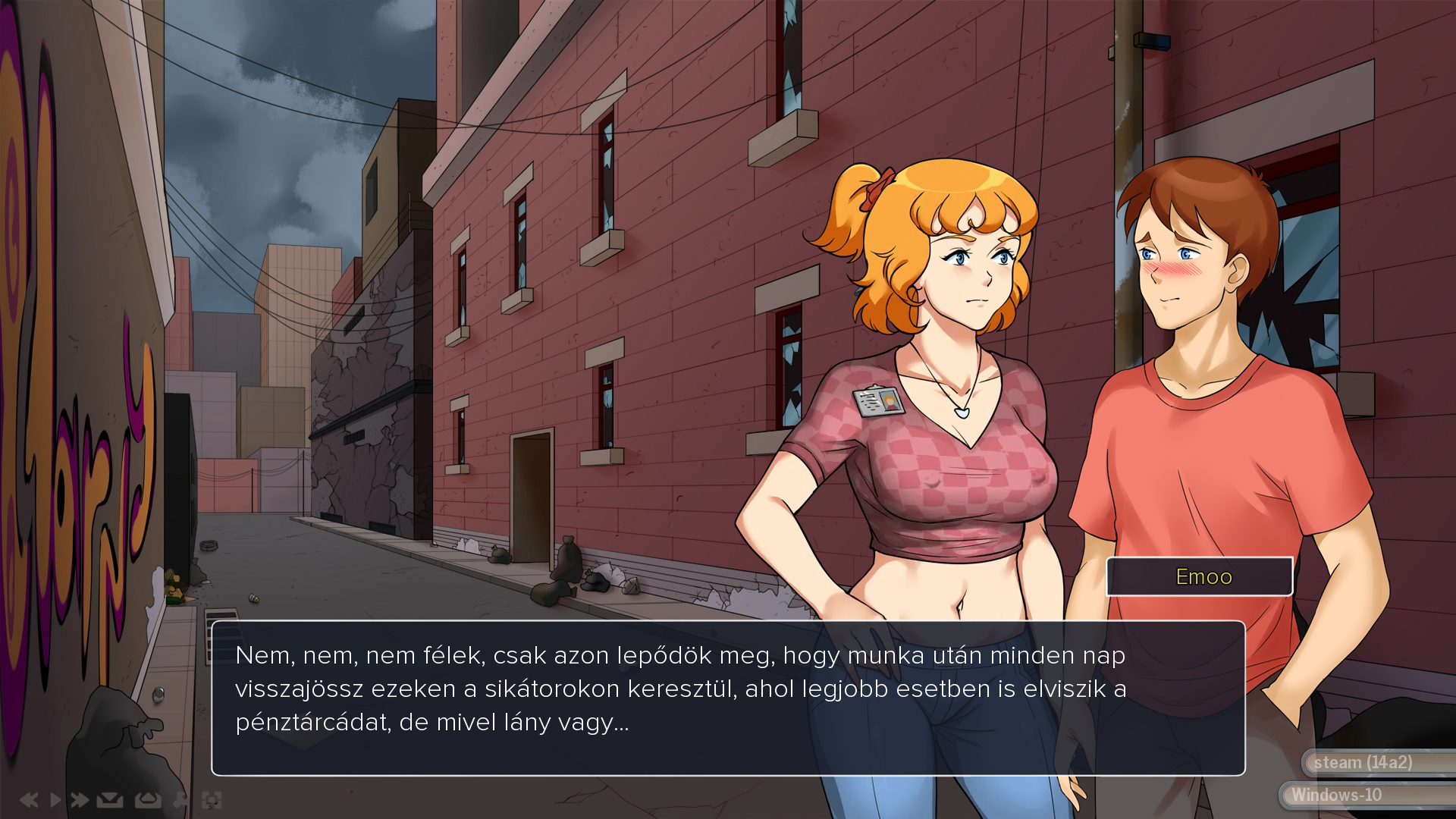The image size is (1456, 819).
Task: Open the load game tray icon
Action: (148, 800)
